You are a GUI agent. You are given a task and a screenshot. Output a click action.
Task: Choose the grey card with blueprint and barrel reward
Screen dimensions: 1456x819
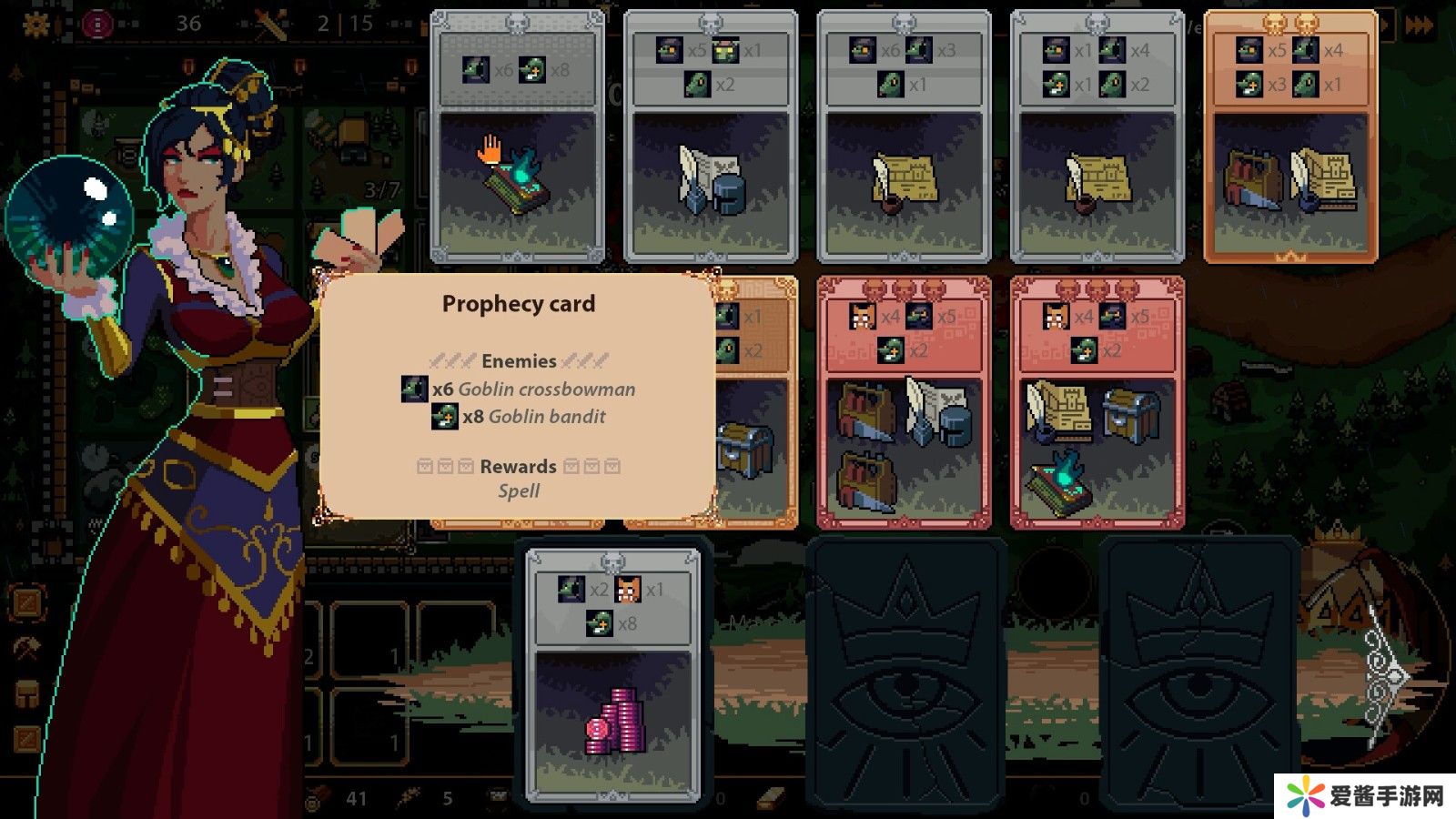(710, 136)
